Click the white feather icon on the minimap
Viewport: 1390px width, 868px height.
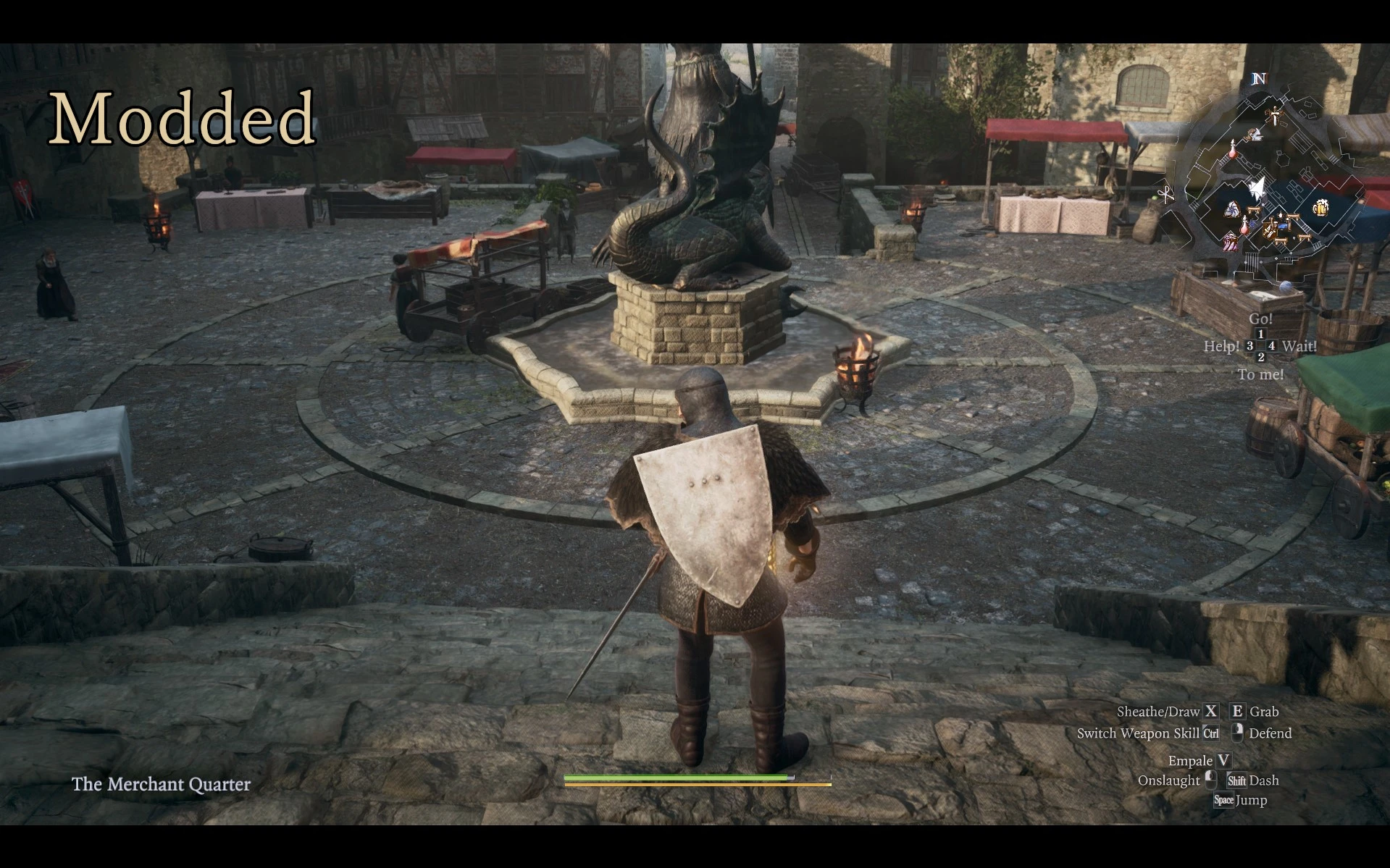[x=1255, y=135]
